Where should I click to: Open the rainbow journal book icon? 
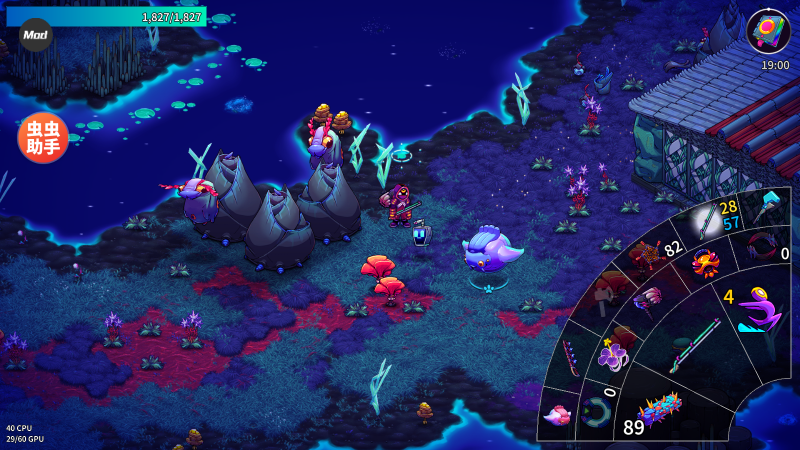(x=768, y=30)
